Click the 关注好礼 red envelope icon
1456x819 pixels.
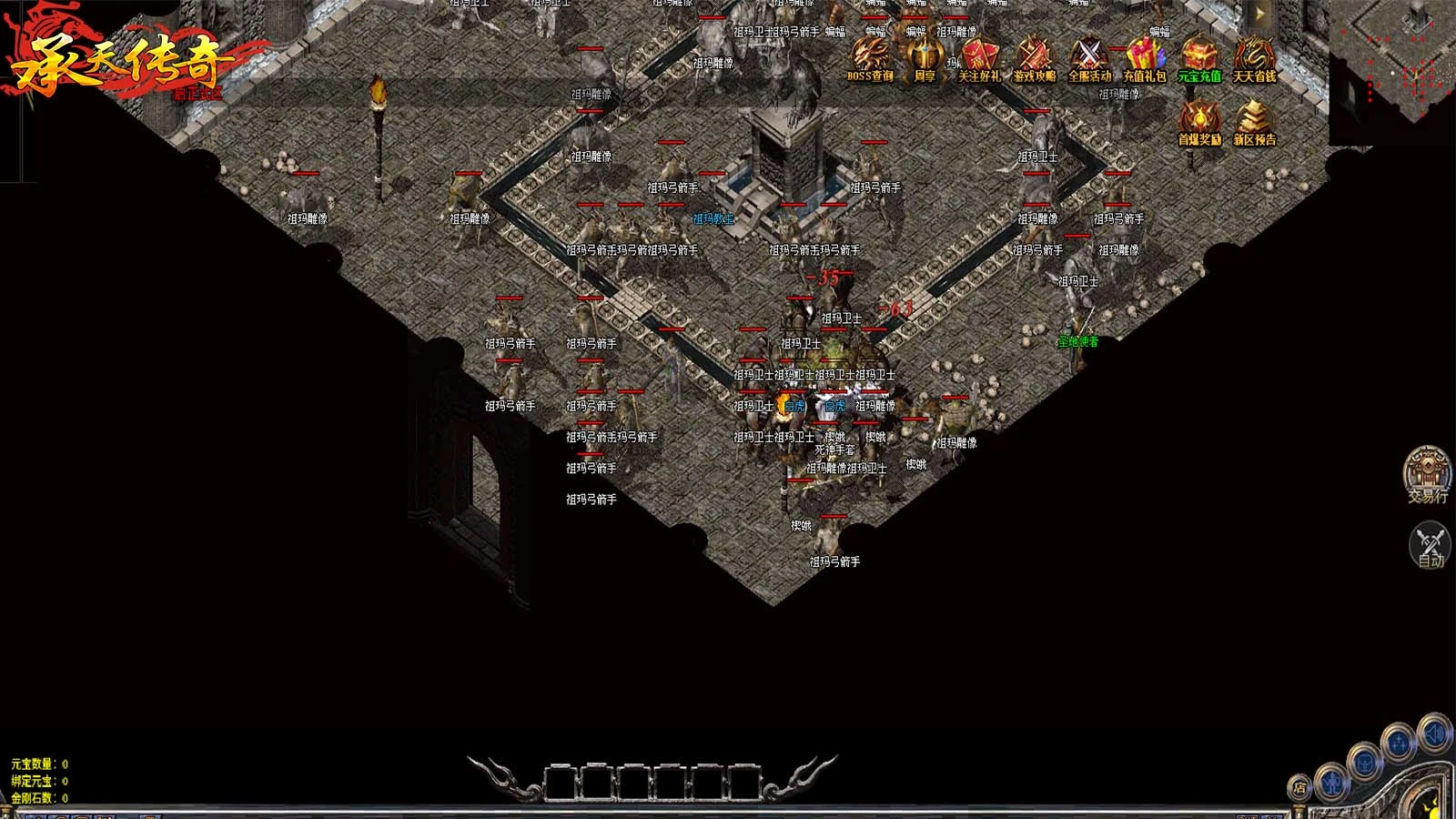pyautogui.click(x=979, y=59)
